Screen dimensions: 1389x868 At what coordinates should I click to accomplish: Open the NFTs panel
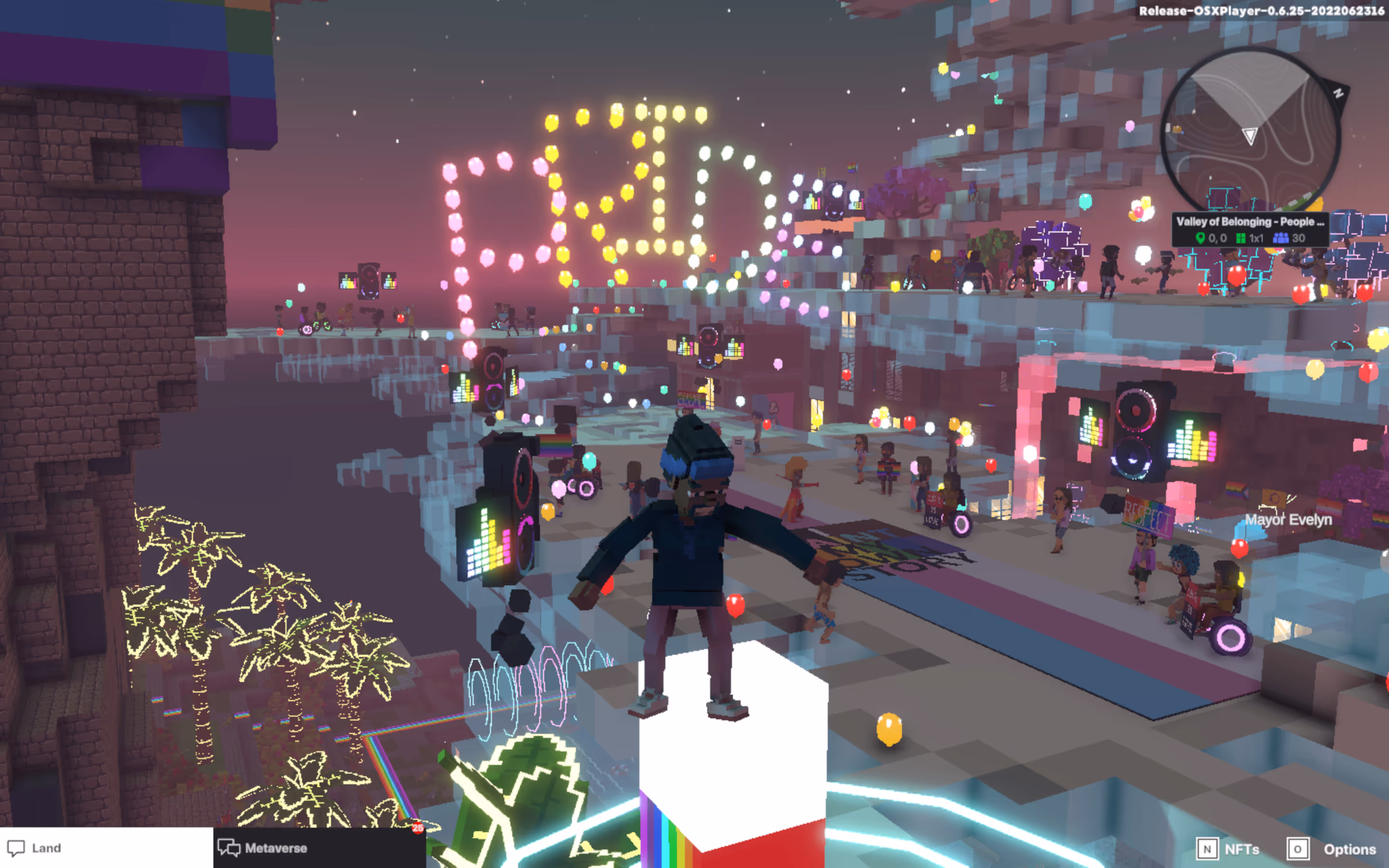tap(1228, 849)
